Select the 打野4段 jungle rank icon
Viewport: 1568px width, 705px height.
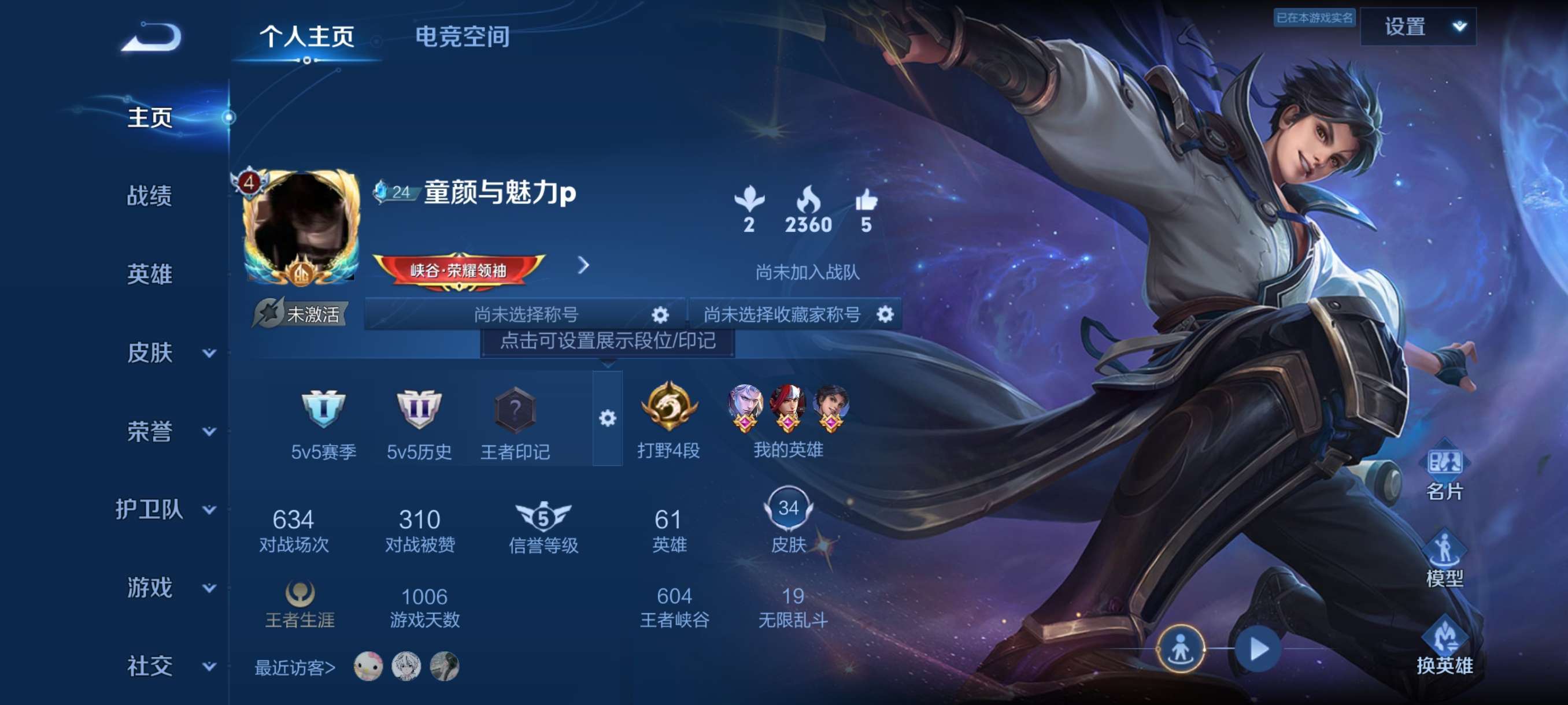[669, 409]
